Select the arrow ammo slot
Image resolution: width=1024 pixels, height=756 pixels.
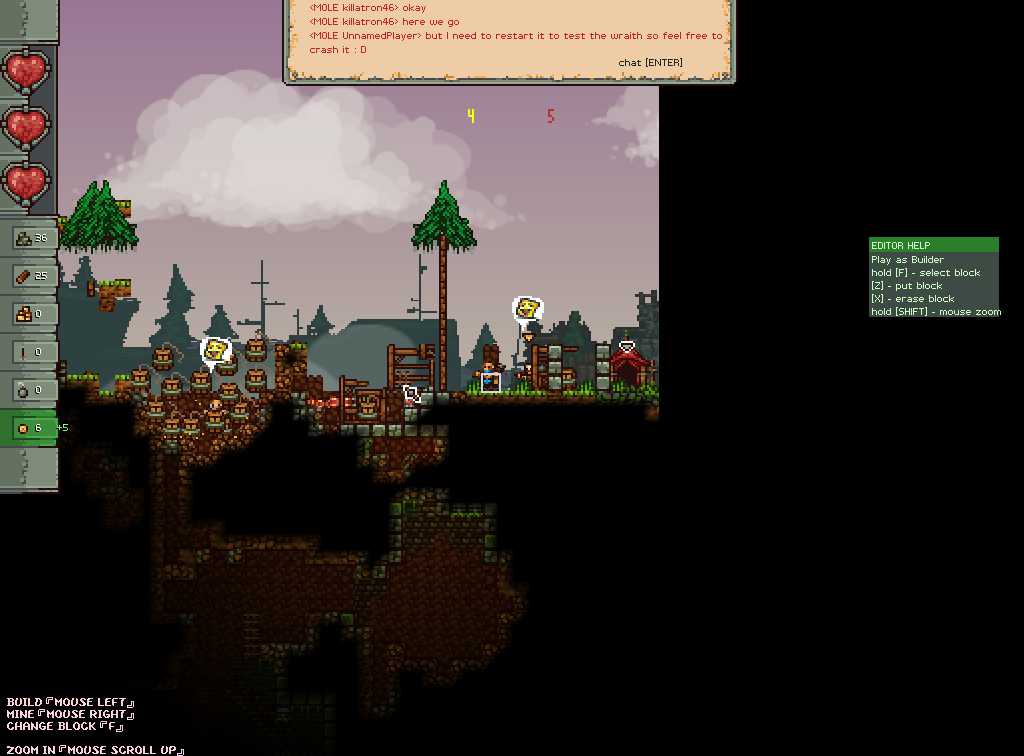(x=30, y=351)
